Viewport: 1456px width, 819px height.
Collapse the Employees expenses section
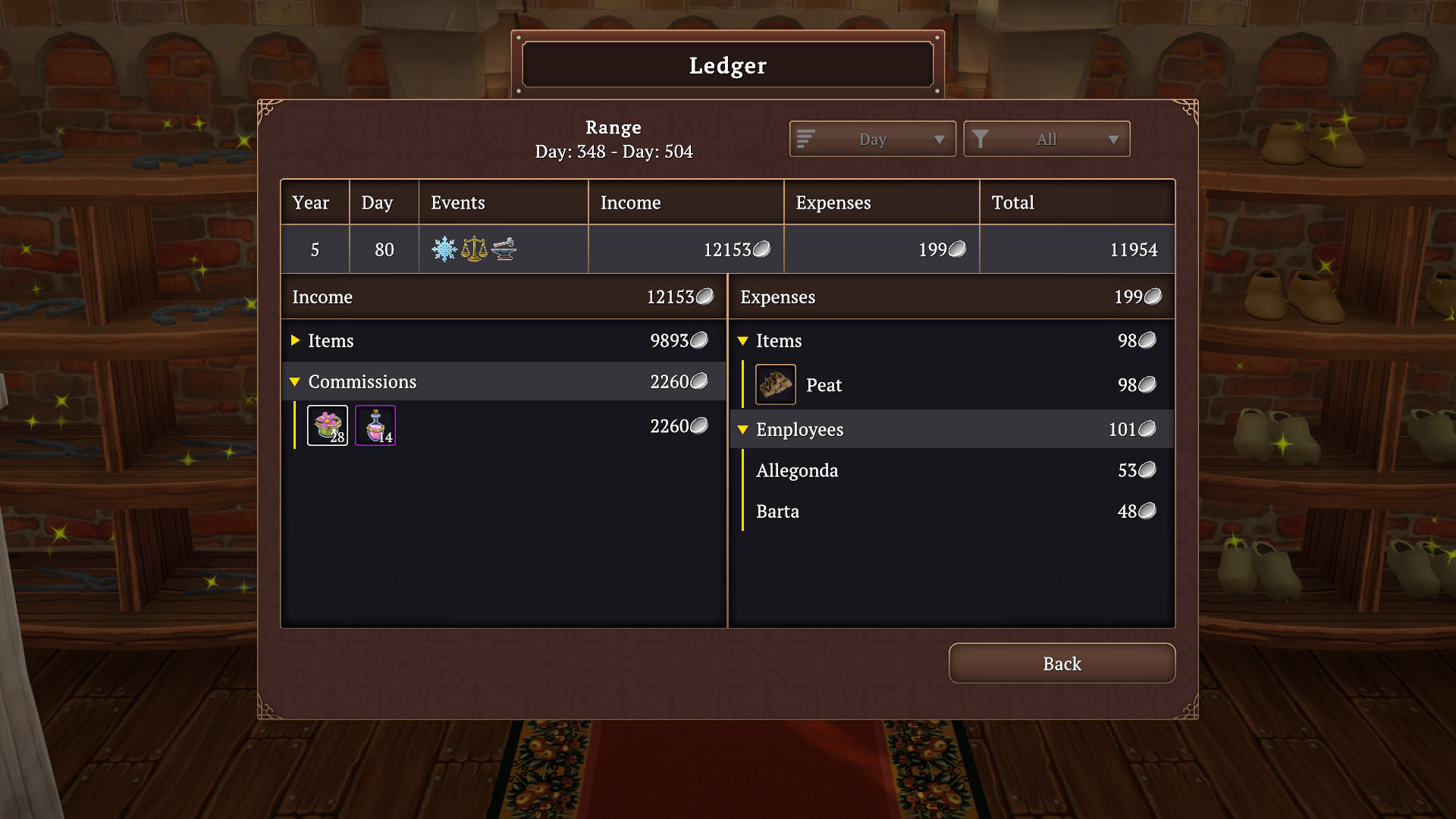tap(743, 429)
